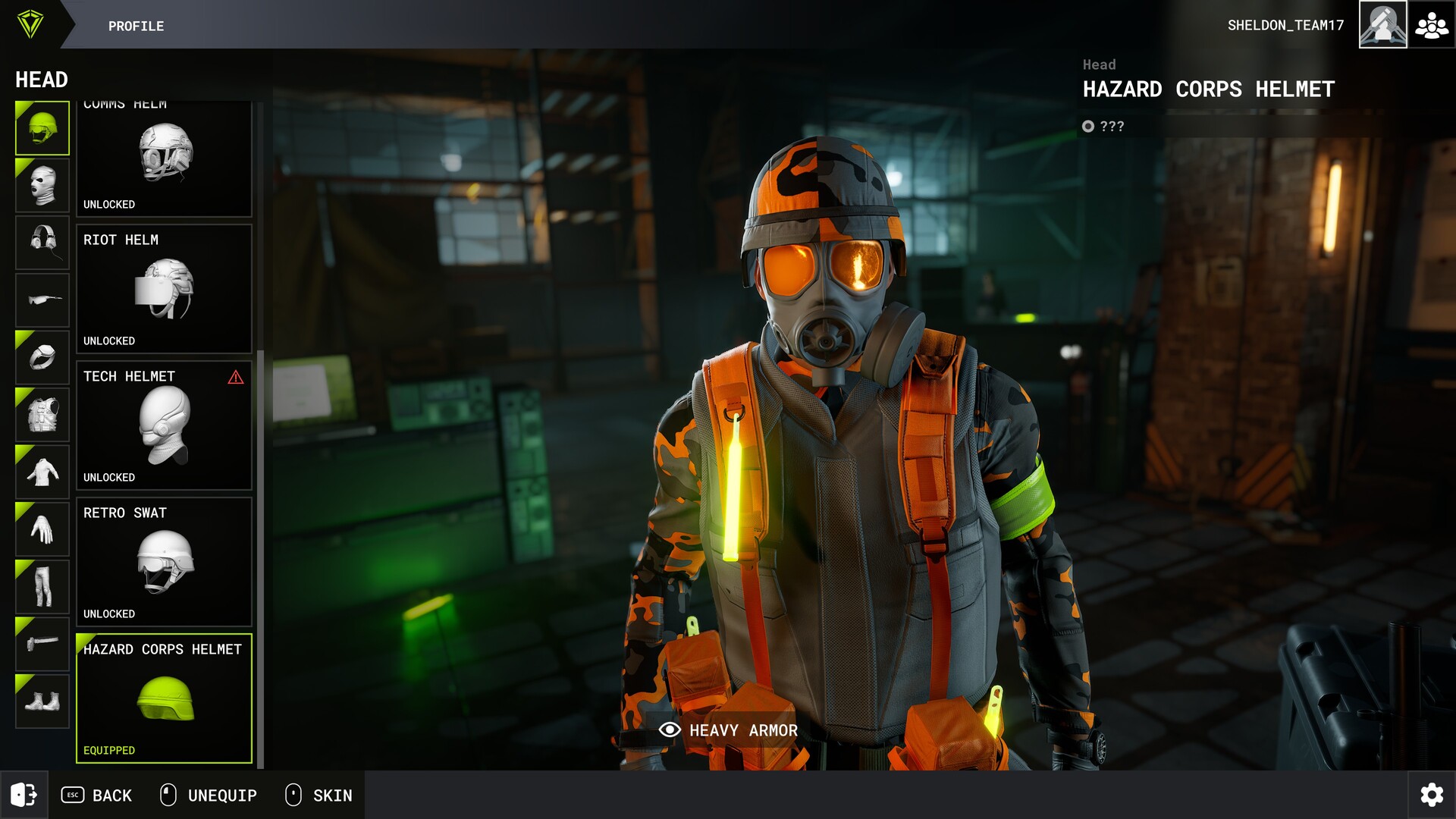This screenshot has height=819, width=1456.
Task: Open the settings gear
Action: tap(1432, 795)
